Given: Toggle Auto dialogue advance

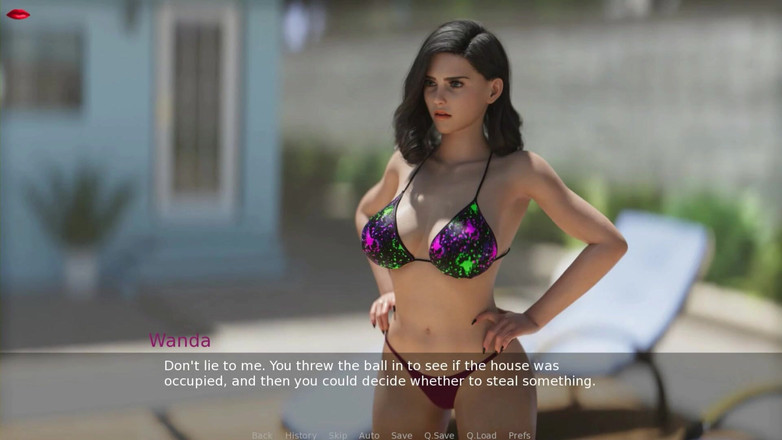Looking at the screenshot, I should (369, 435).
